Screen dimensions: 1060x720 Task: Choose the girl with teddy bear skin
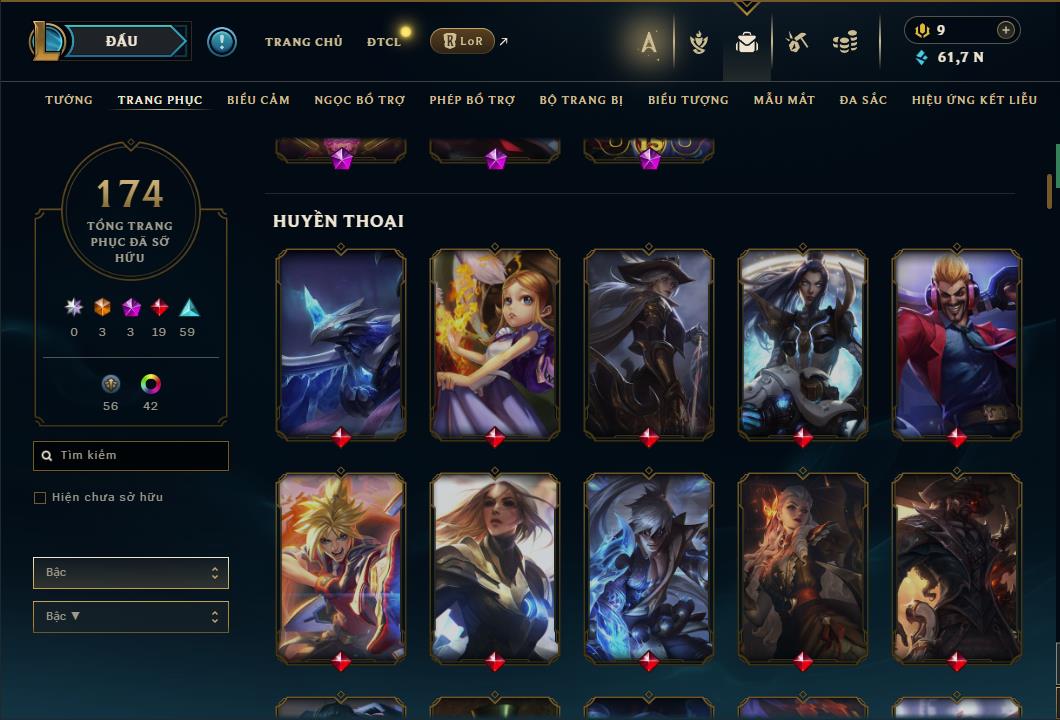pos(495,342)
